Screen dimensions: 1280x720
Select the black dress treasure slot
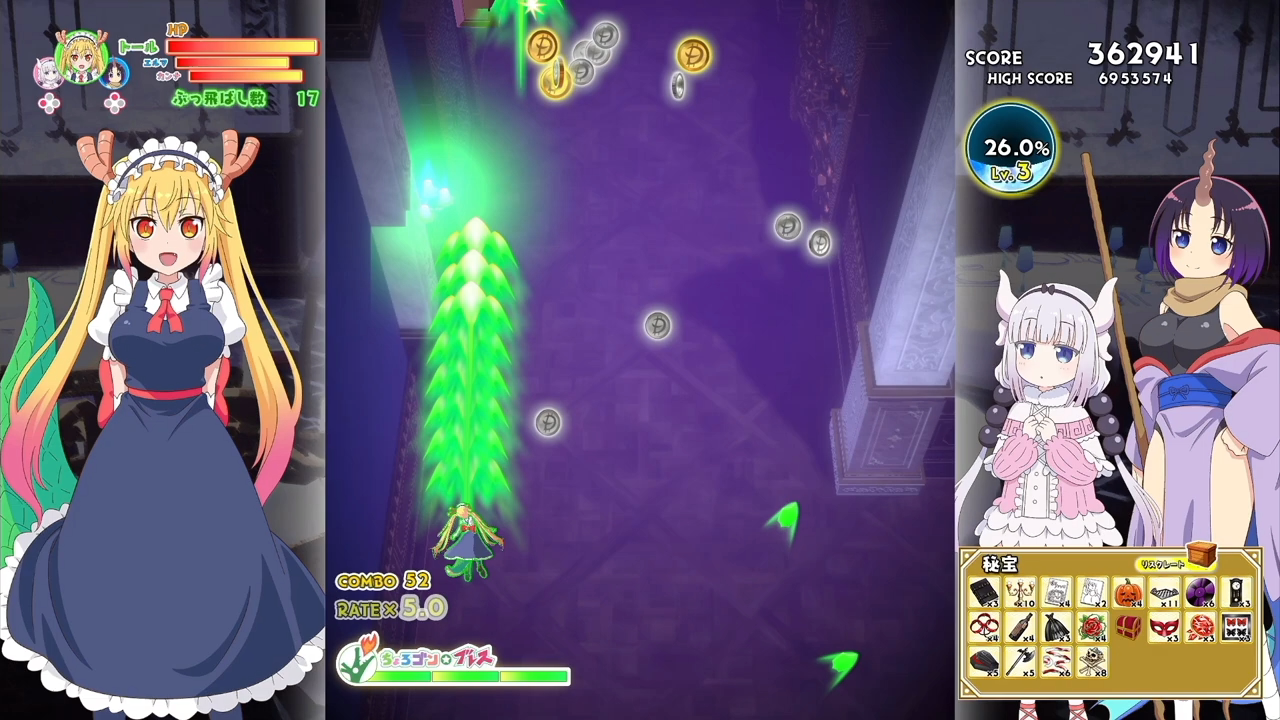click(1057, 628)
